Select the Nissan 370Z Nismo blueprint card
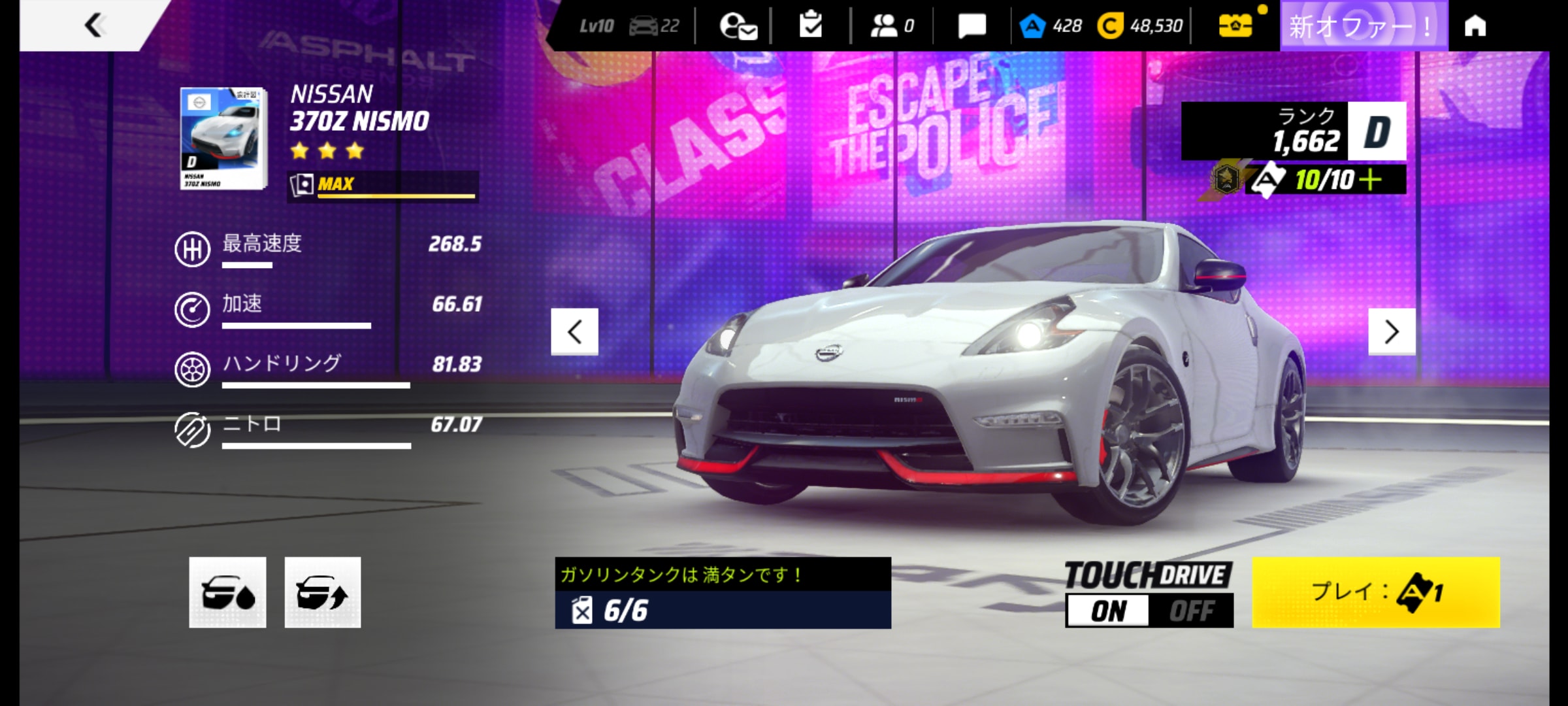 223,139
